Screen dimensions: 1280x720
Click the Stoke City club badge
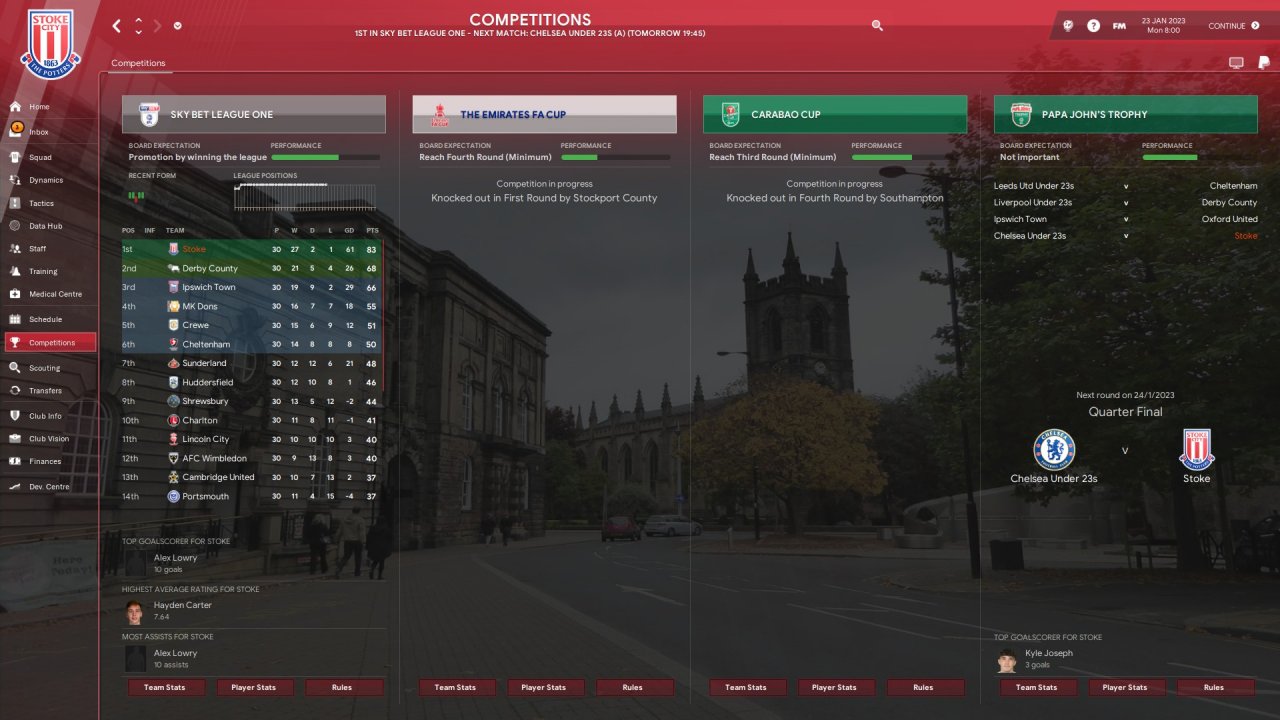pyautogui.click(x=50, y=45)
